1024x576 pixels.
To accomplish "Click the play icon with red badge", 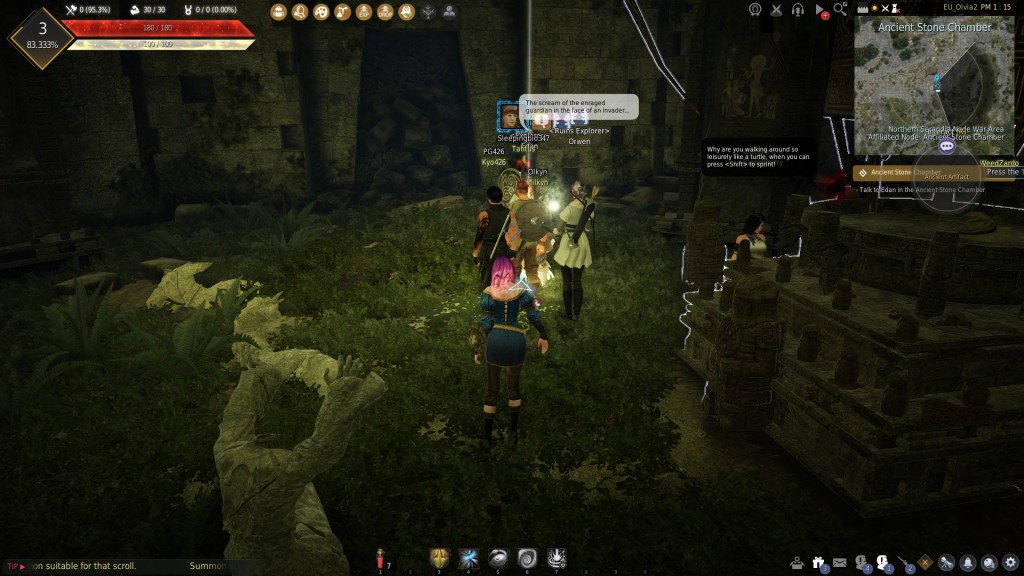I will coord(820,10).
